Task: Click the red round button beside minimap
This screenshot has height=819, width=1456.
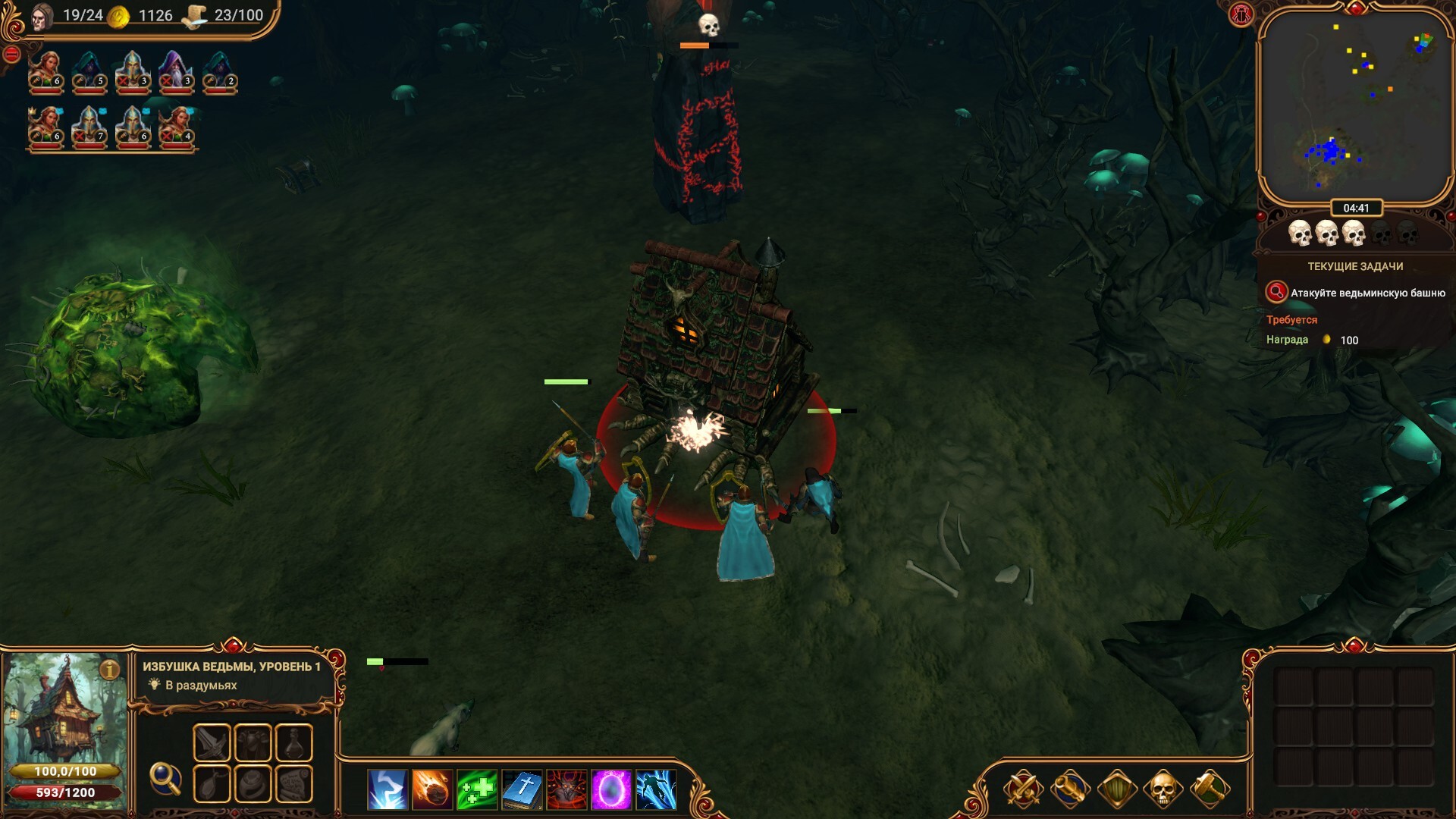Action: pos(1241,14)
